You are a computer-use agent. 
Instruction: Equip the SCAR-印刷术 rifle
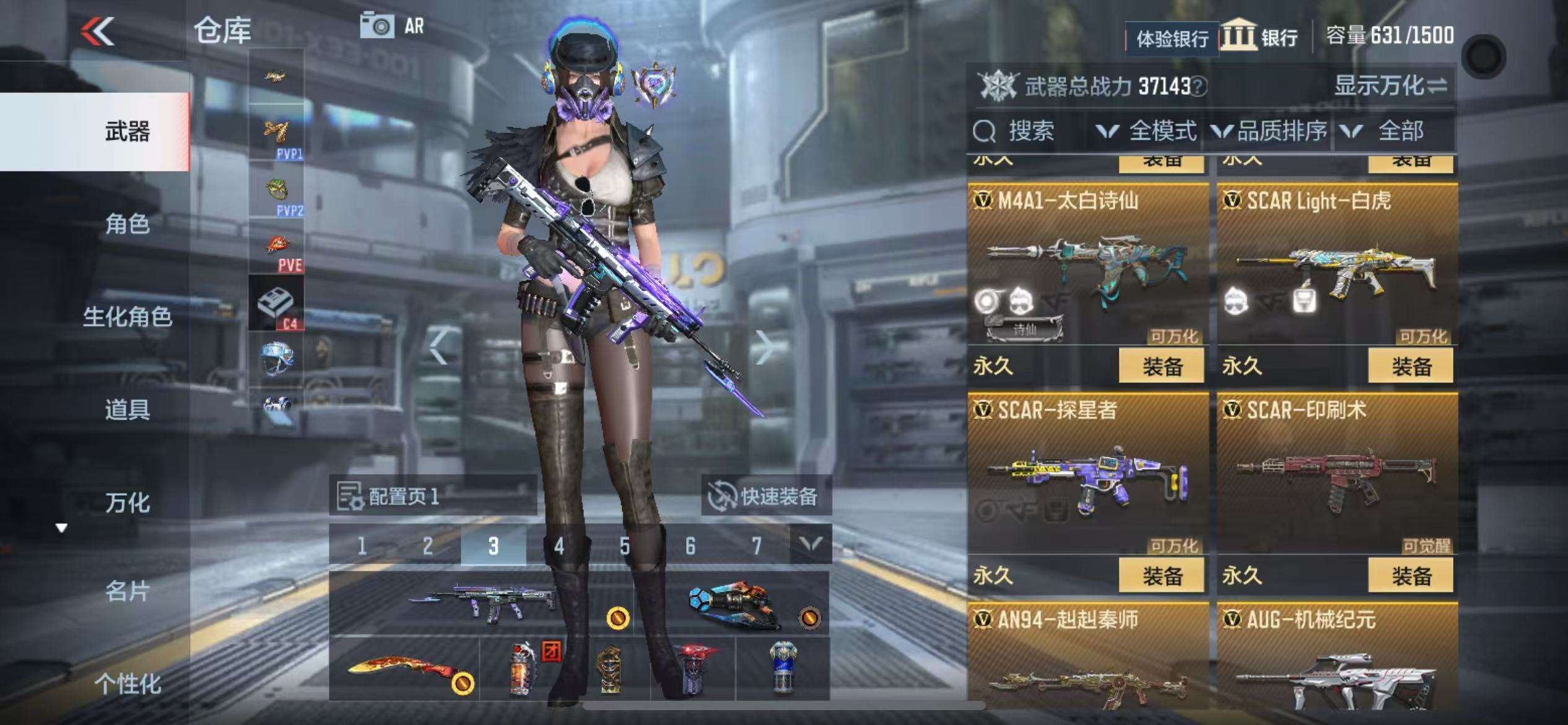coord(1411,576)
